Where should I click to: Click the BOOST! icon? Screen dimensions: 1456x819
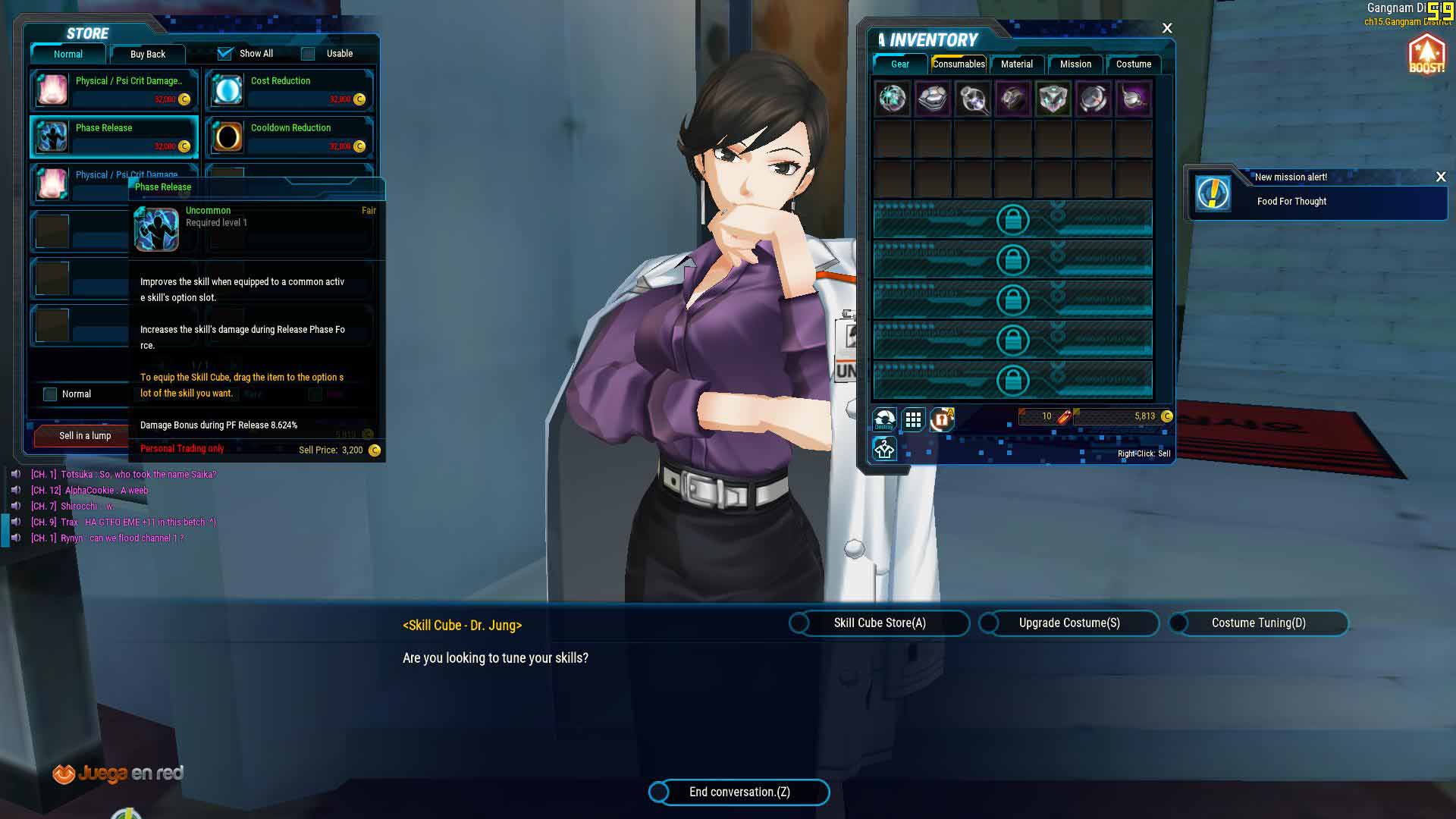pyautogui.click(x=1426, y=55)
